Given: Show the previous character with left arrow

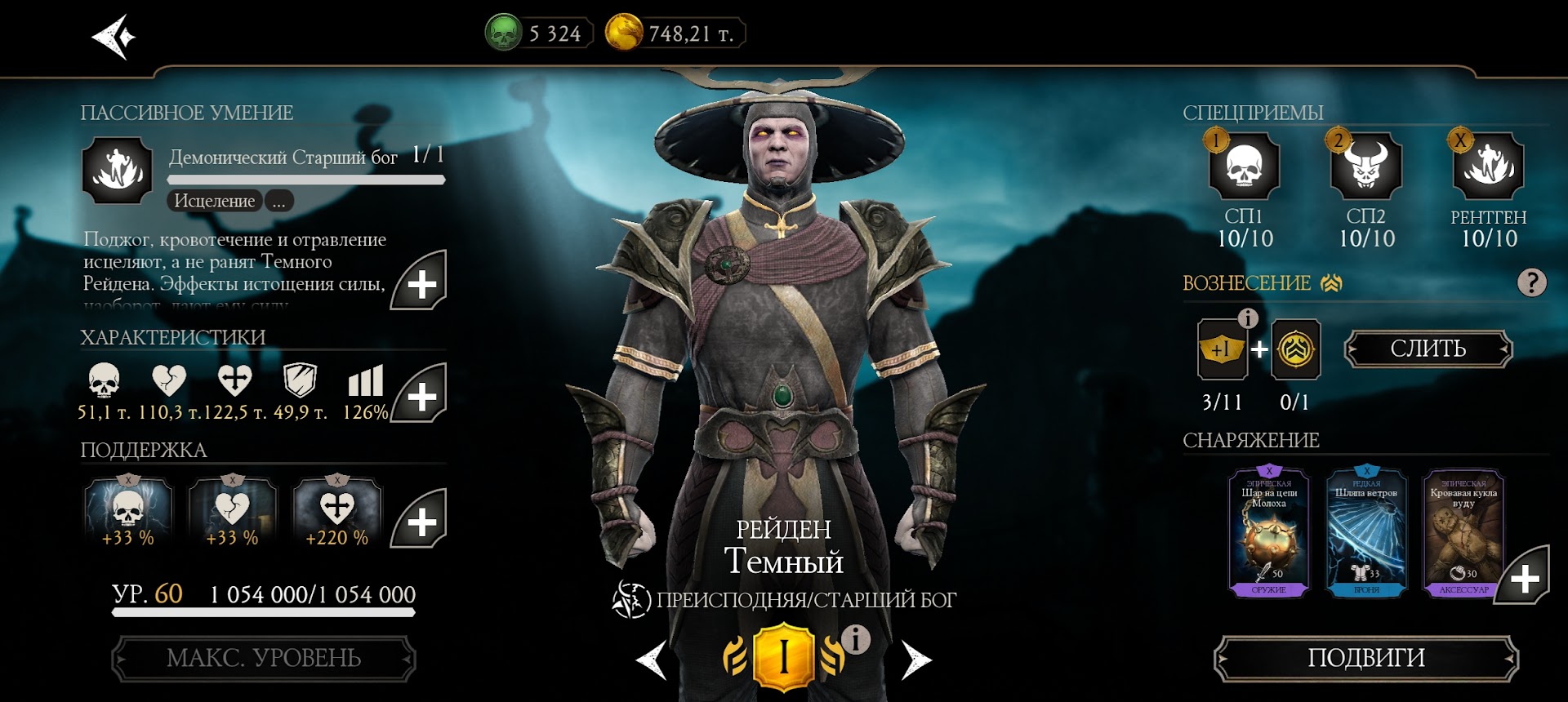Looking at the screenshot, I should (x=652, y=660).
